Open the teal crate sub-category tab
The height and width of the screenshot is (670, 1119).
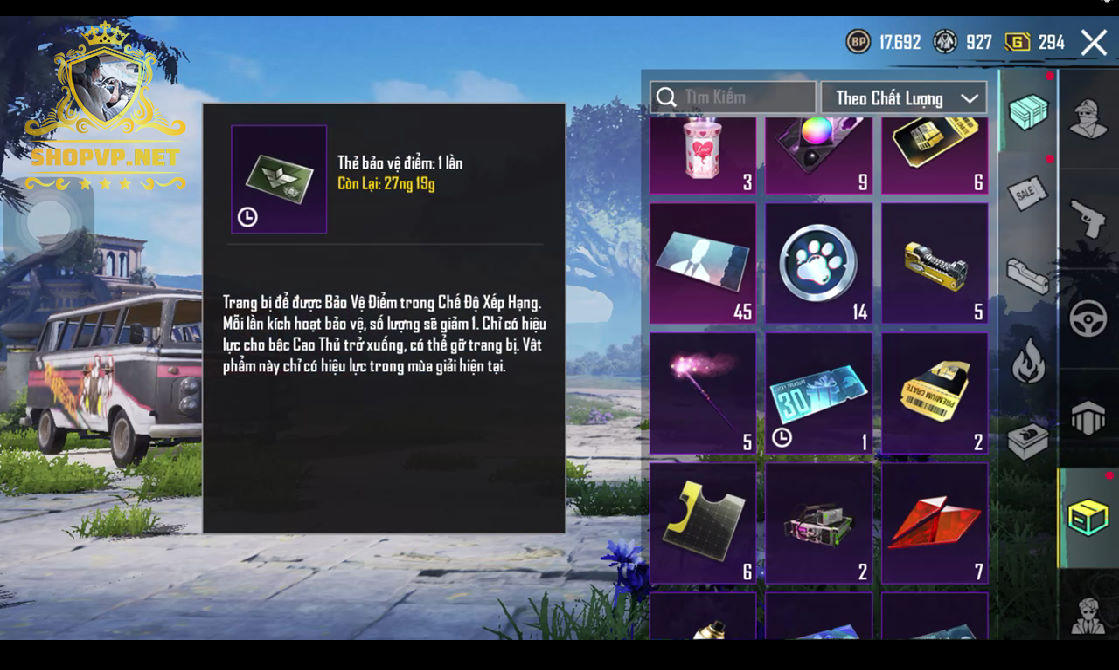1027,112
